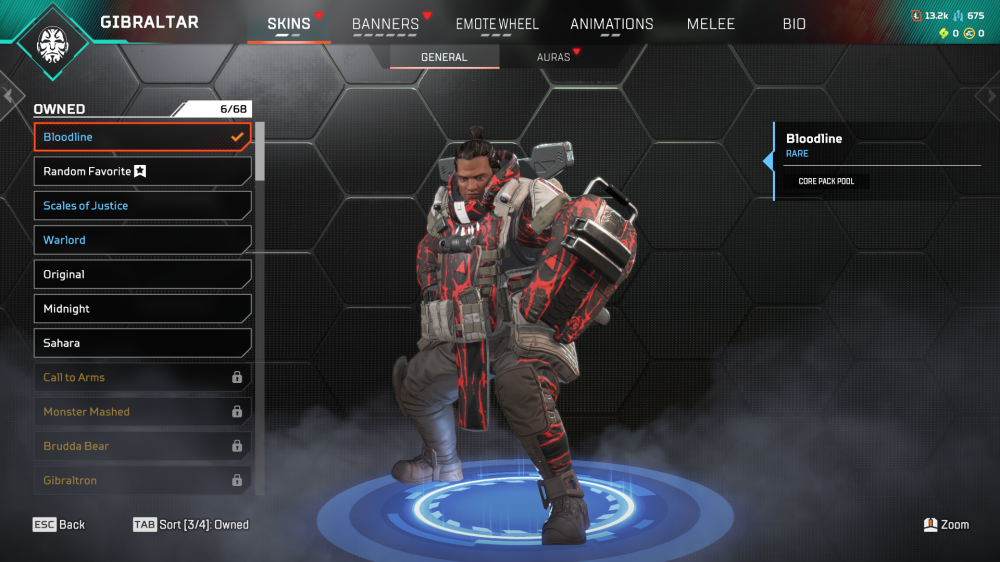Image resolution: width=1000 pixels, height=562 pixels.
Task: Choose the Original skin
Action: pyautogui.click(x=142, y=274)
